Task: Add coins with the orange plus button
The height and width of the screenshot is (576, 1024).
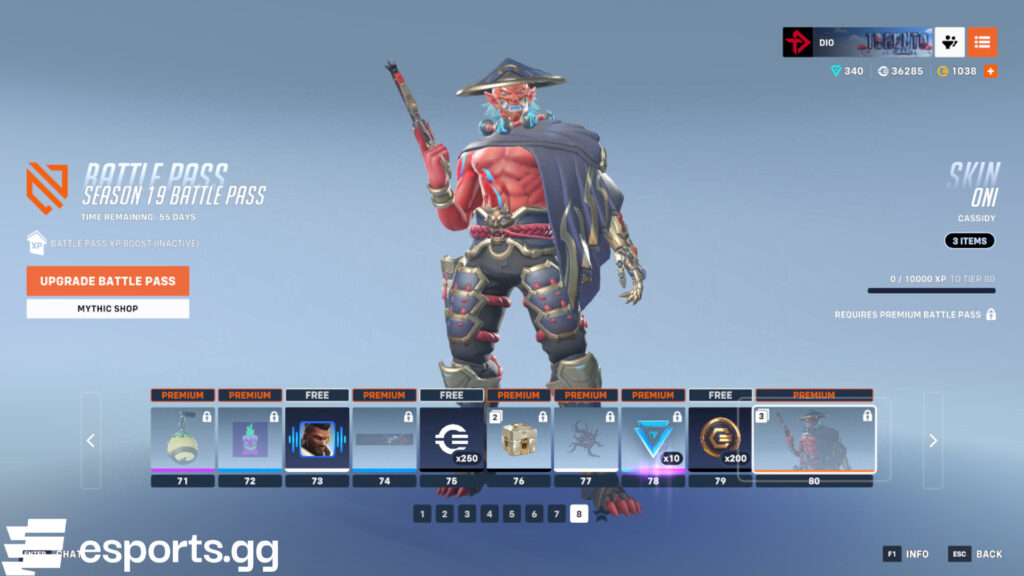Action: 990,71
